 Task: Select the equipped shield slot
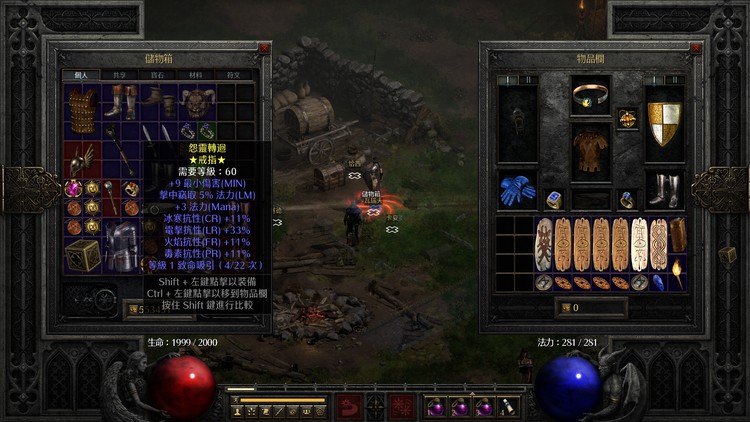[x=663, y=124]
